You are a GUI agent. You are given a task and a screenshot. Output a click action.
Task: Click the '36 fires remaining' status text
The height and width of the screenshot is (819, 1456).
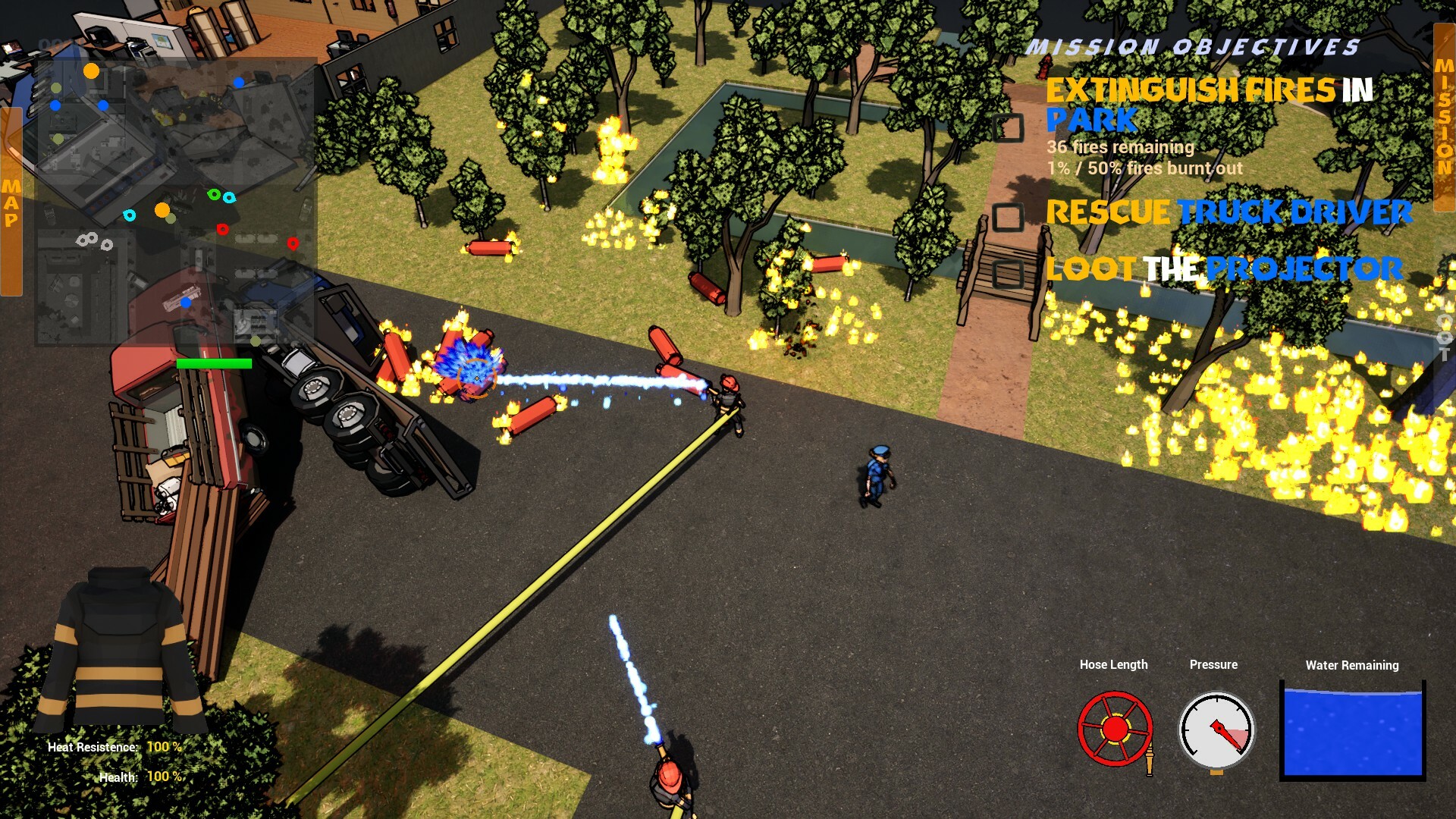click(x=1121, y=149)
